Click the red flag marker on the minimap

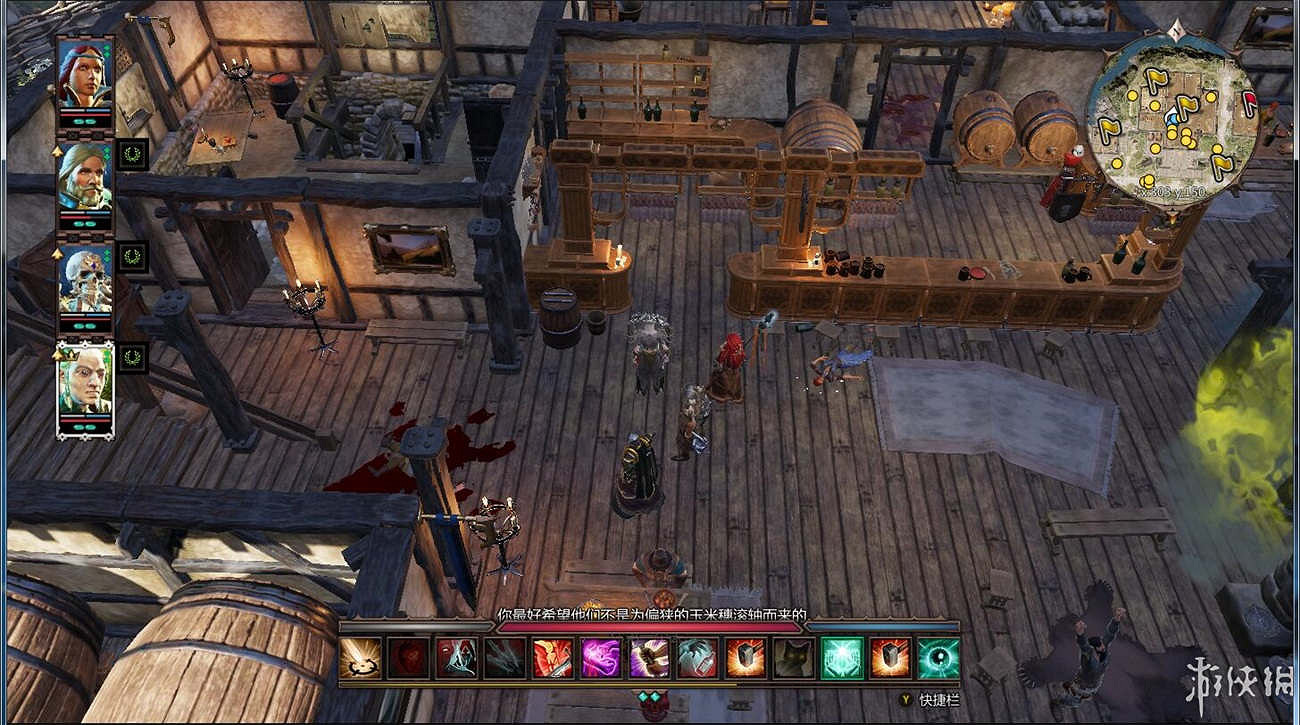tap(1248, 99)
